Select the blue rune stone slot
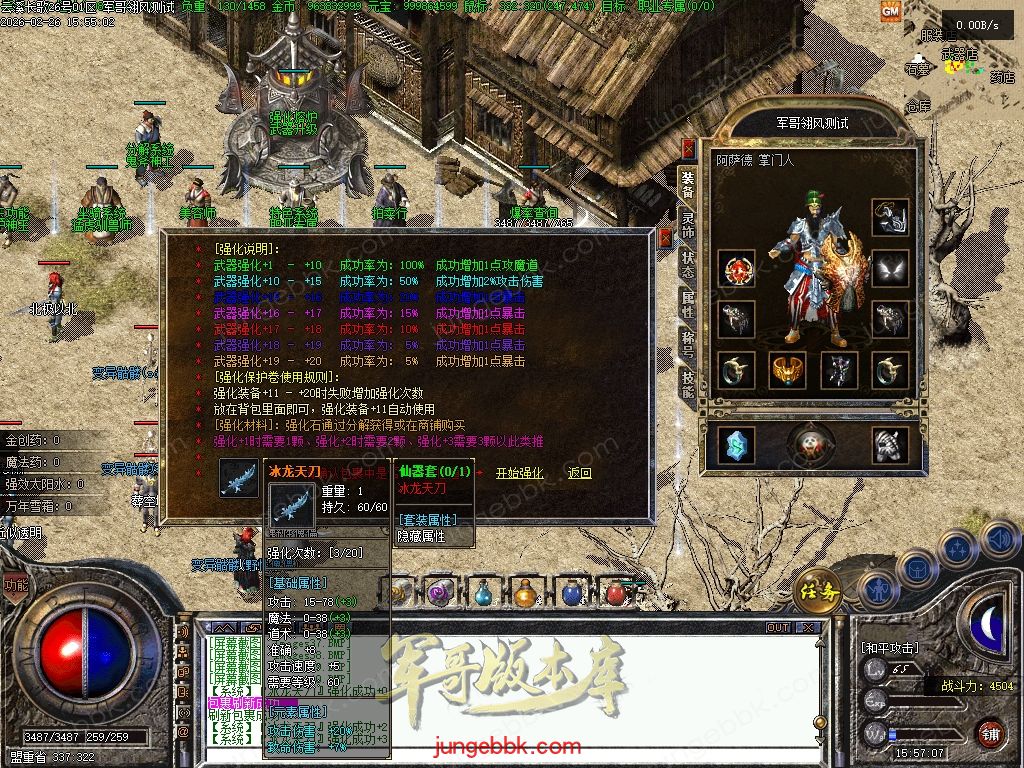 pyautogui.click(x=737, y=445)
